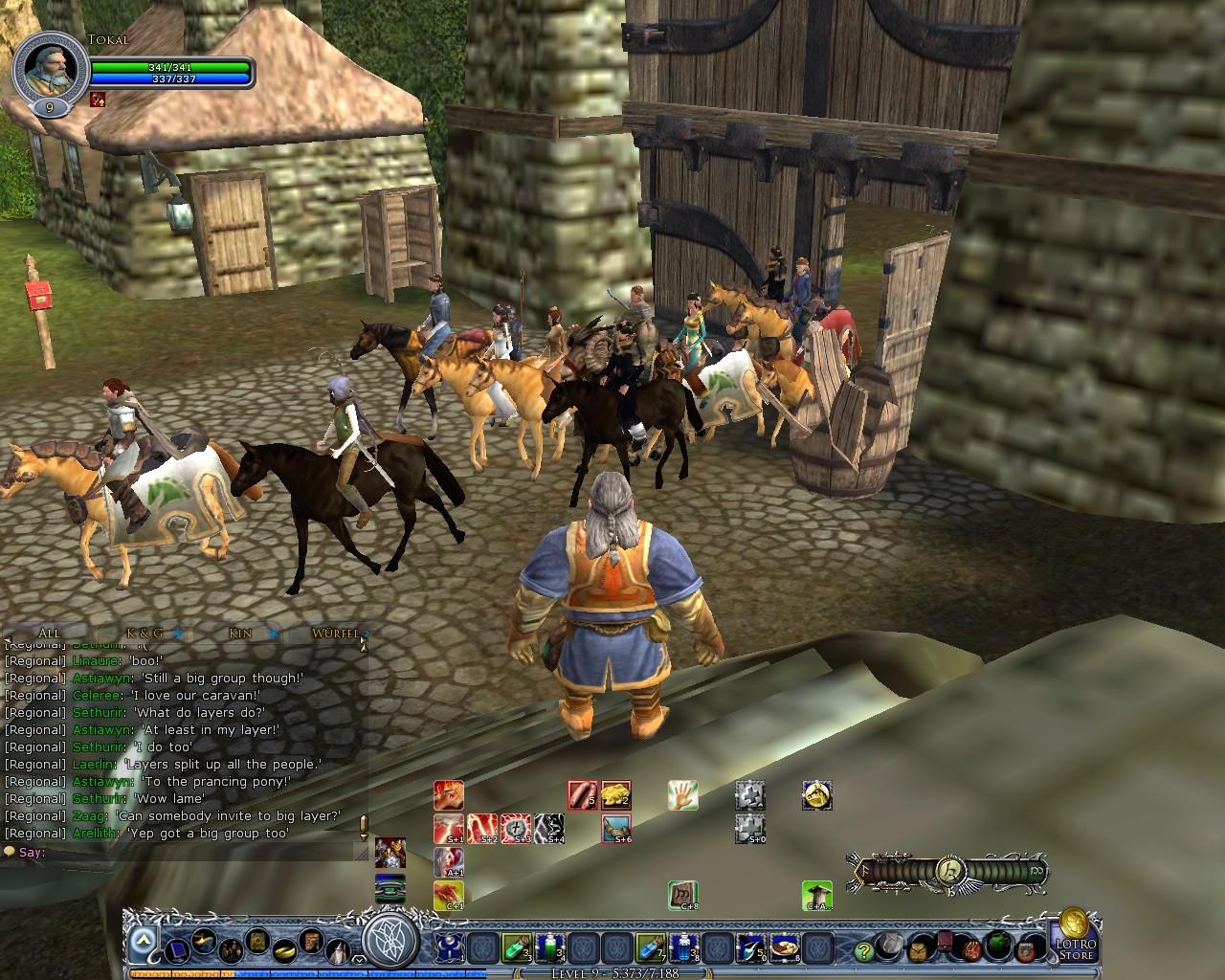
Task: Open the book quickslot labeled C+8
Action: tap(682, 894)
